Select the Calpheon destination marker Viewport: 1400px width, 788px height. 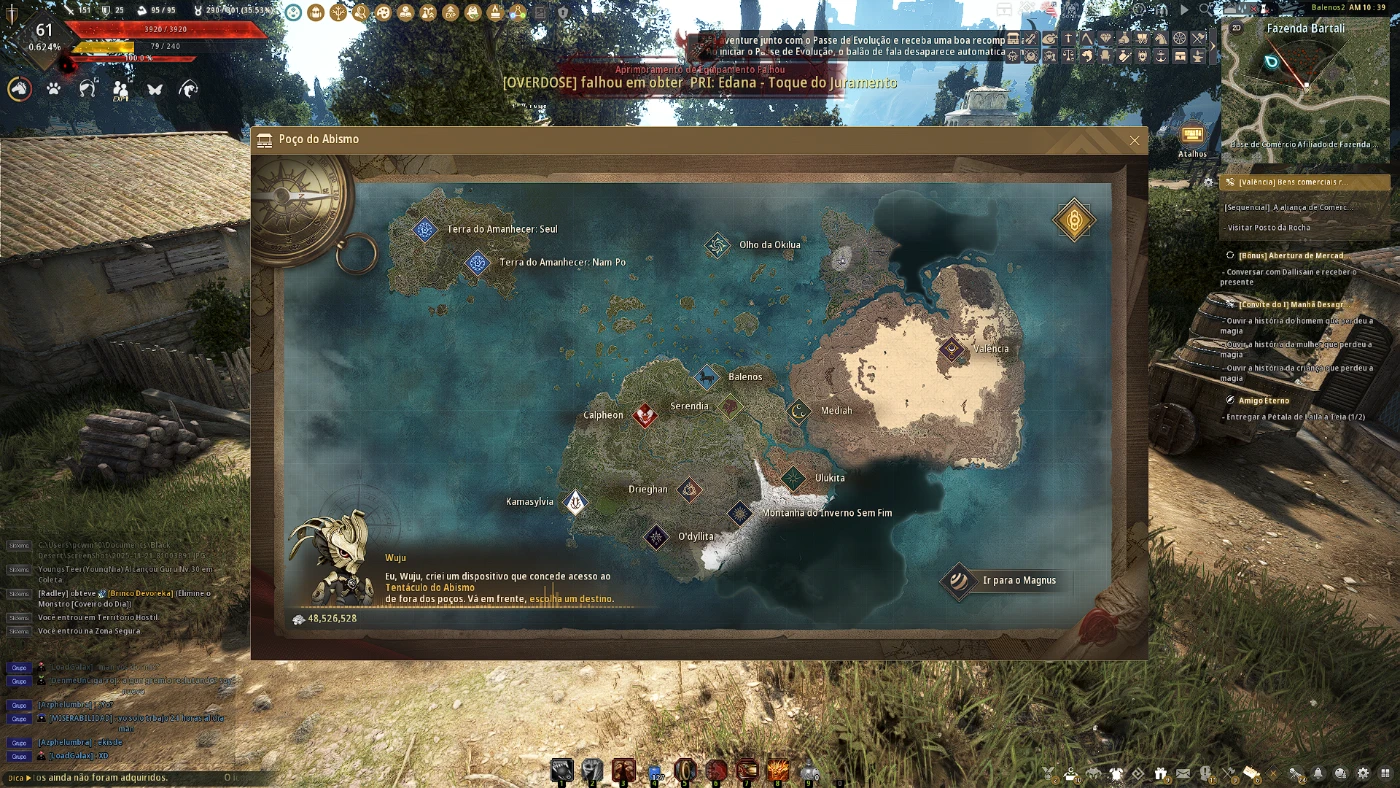646,415
